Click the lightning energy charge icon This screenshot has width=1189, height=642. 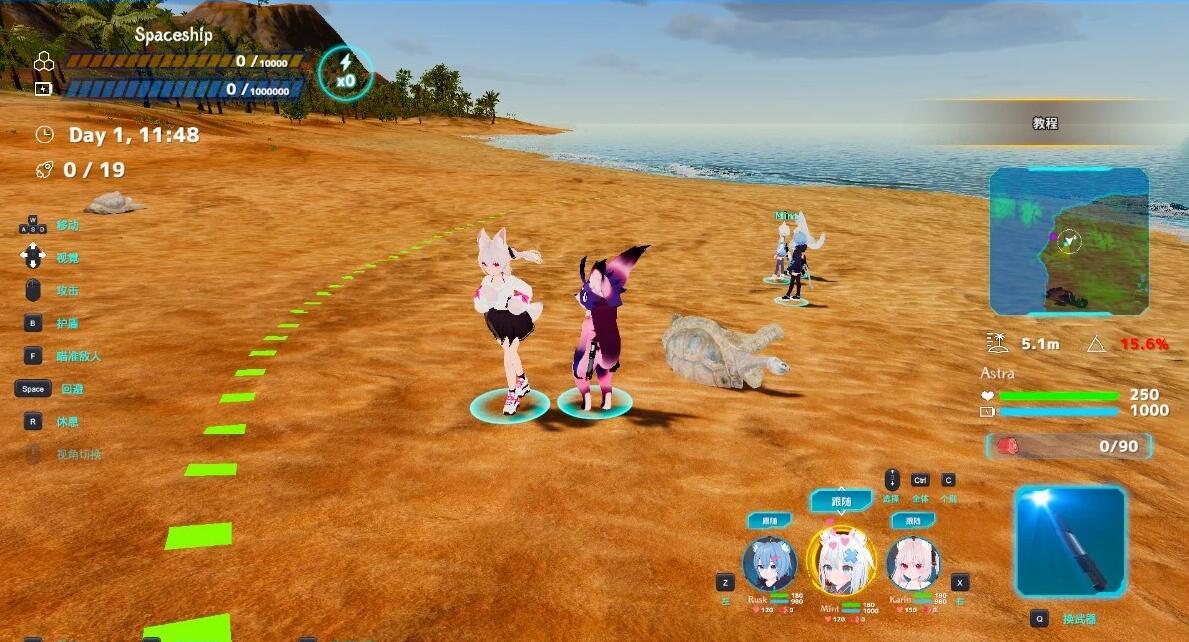pos(345,72)
